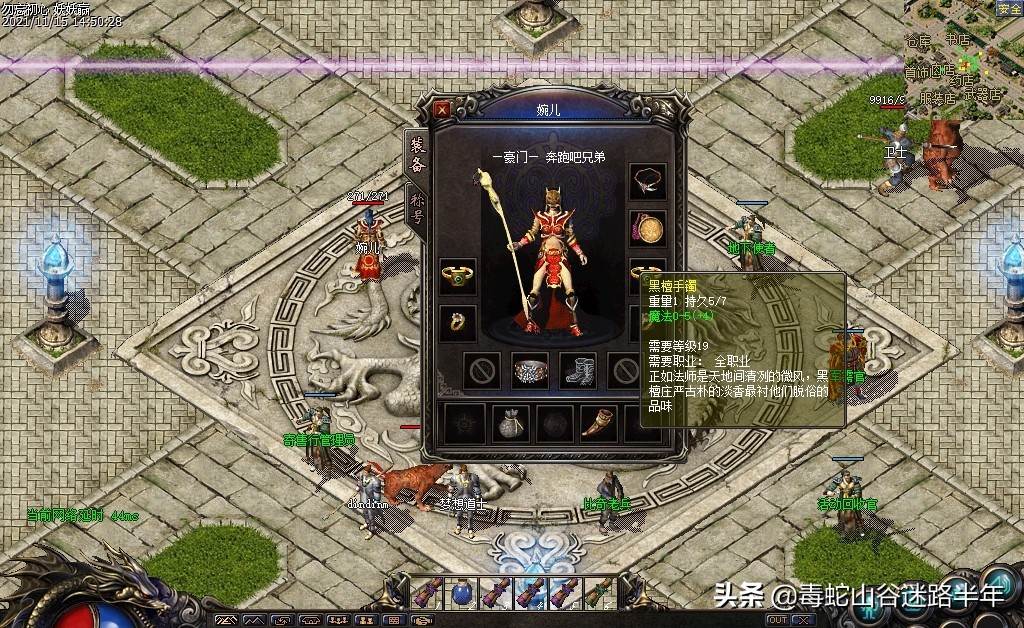This screenshot has width=1024, height=628.
Task: Click the 仓库 marker on the minimap
Action: coord(918,42)
